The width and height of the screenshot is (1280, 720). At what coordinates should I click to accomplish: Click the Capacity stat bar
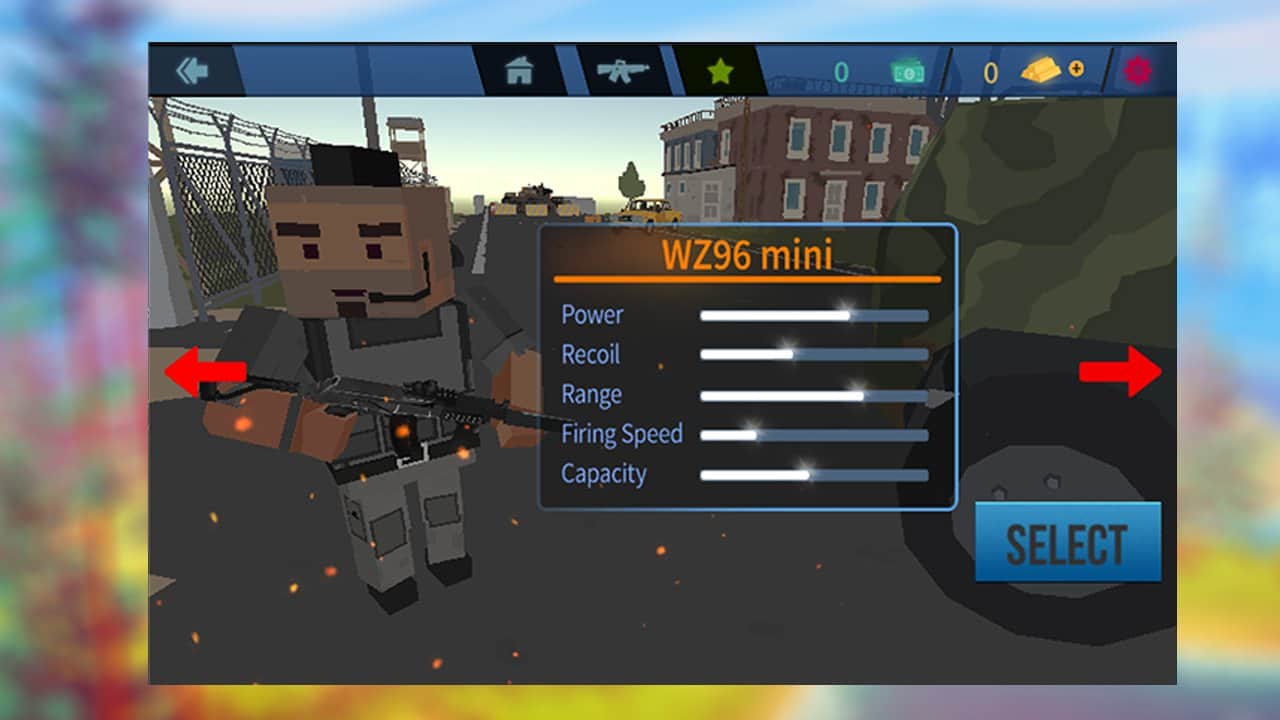point(815,473)
